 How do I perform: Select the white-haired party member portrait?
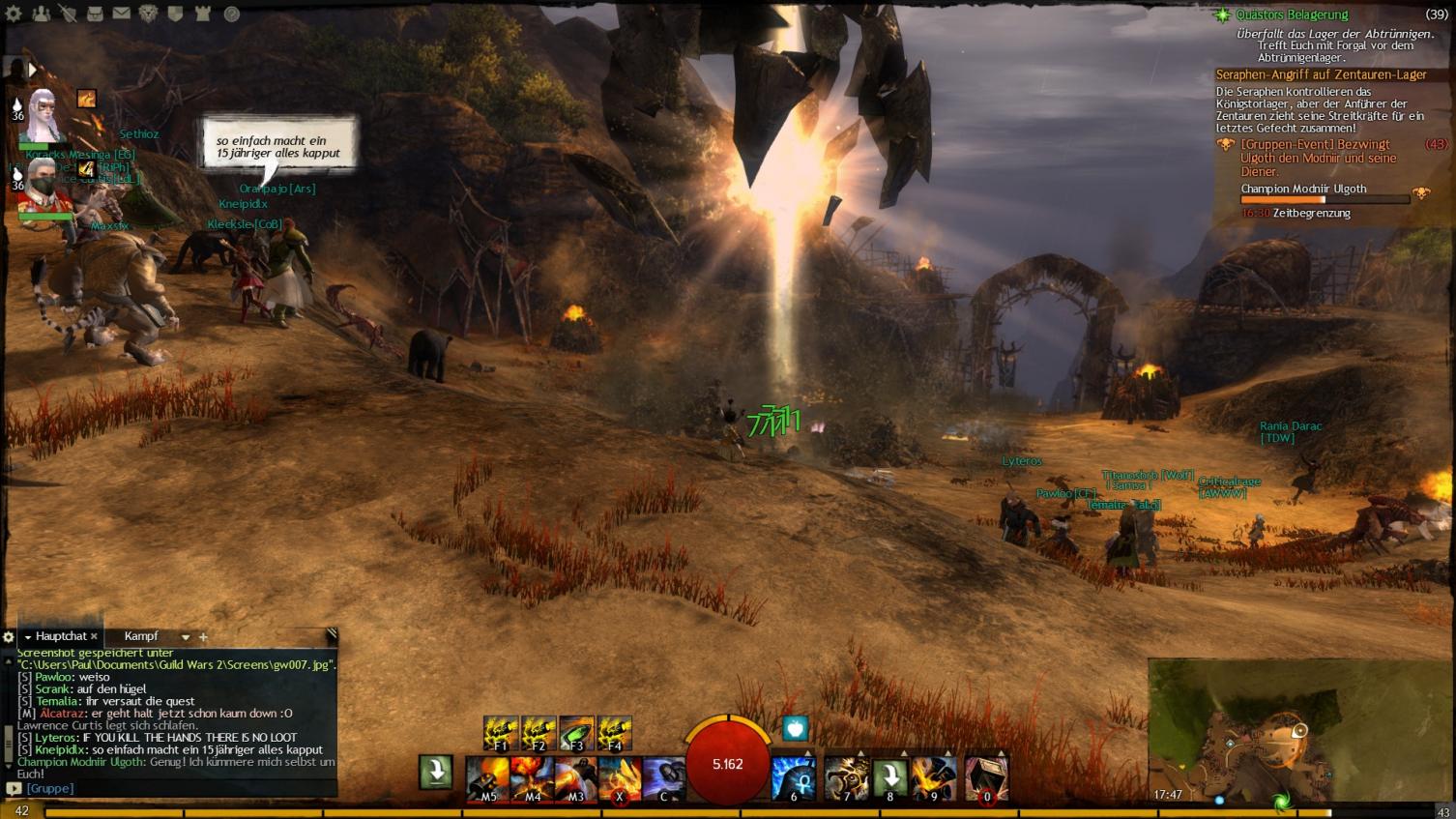(41, 116)
